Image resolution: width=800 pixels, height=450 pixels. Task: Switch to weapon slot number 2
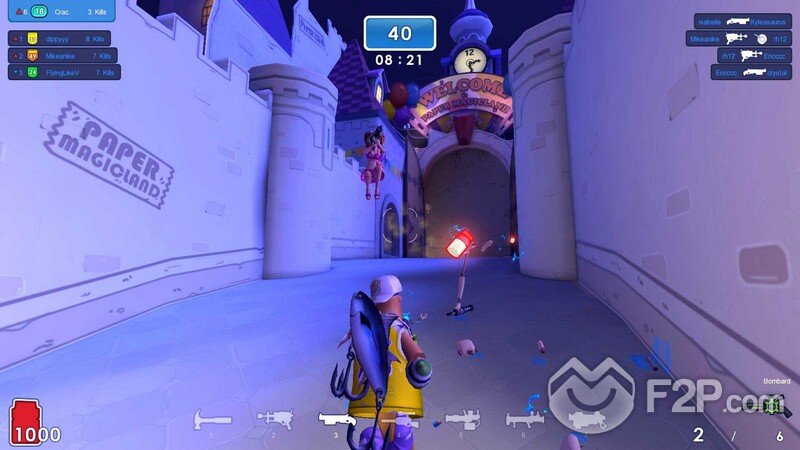(x=274, y=419)
